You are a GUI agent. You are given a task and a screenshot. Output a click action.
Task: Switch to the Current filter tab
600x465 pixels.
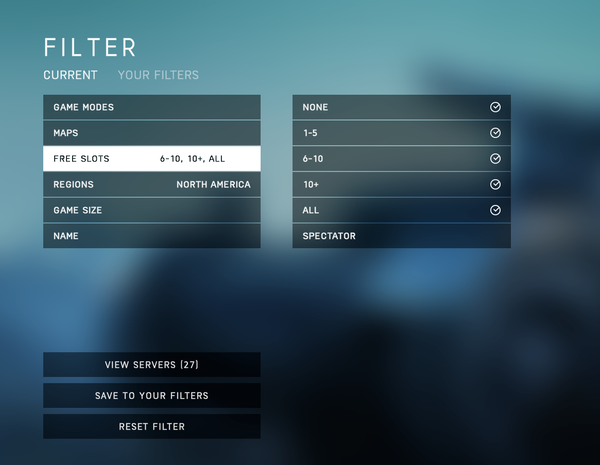coord(70,75)
